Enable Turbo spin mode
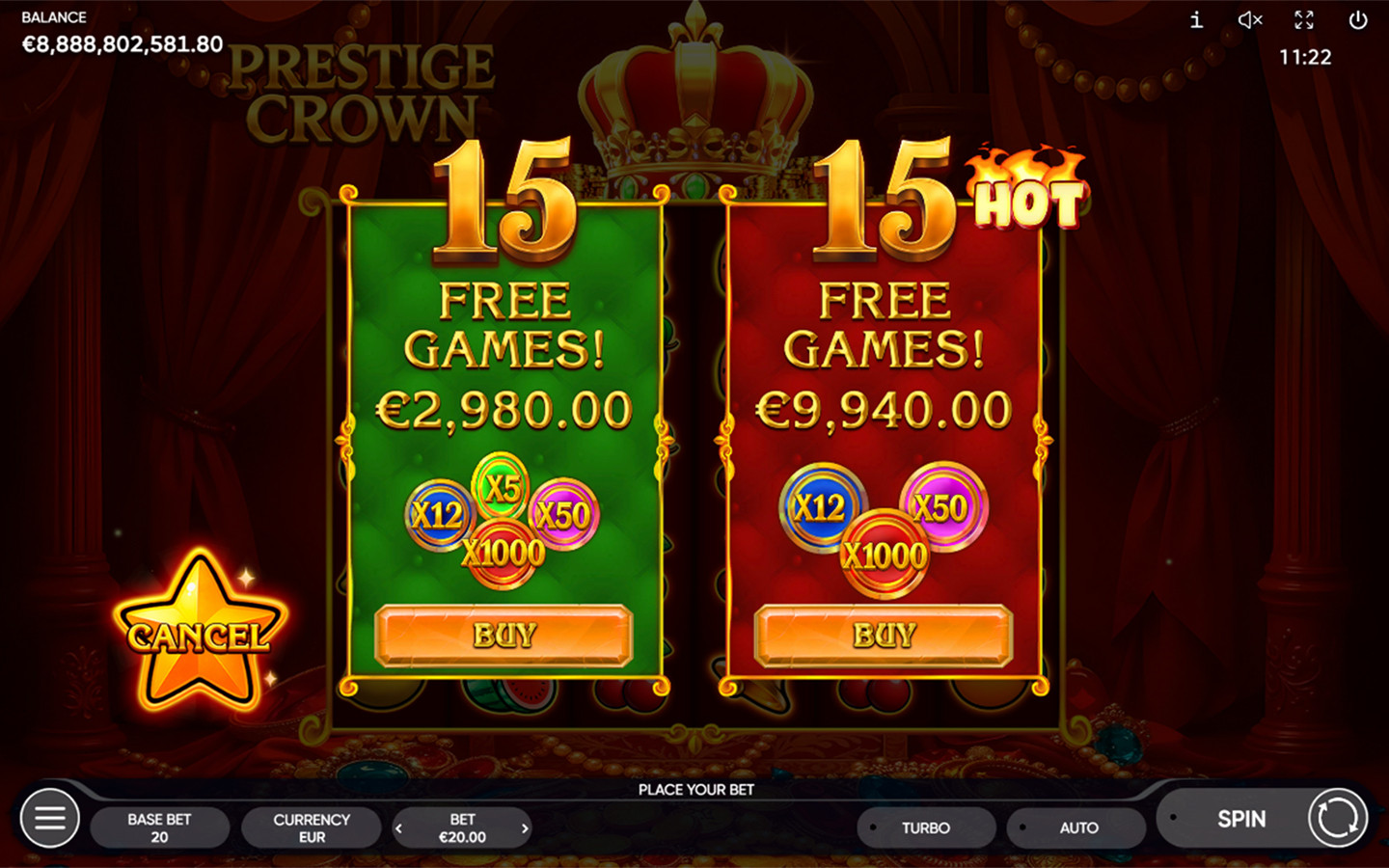1389x868 pixels. point(926,827)
